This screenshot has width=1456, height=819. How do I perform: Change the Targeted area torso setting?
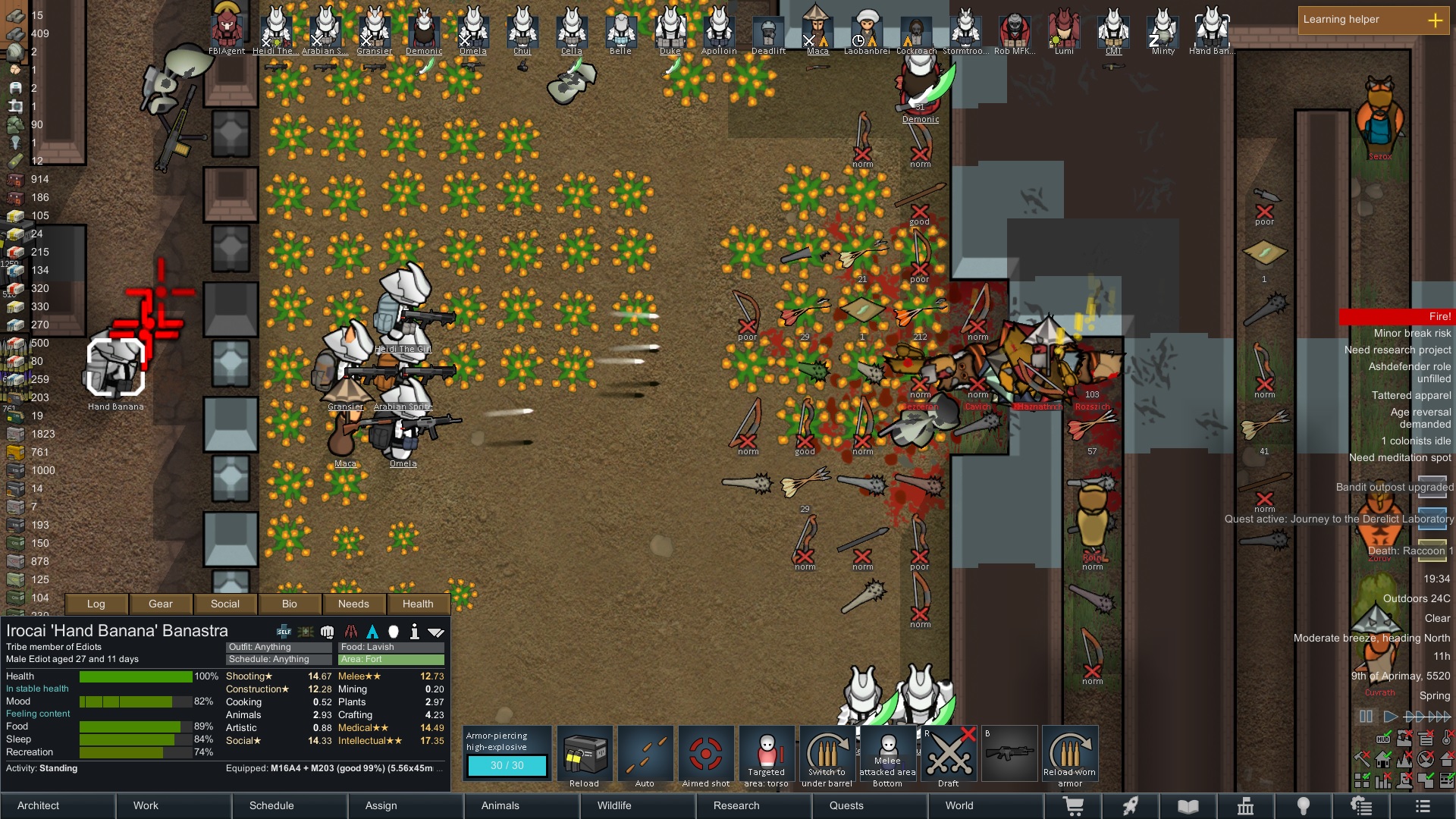(767, 755)
